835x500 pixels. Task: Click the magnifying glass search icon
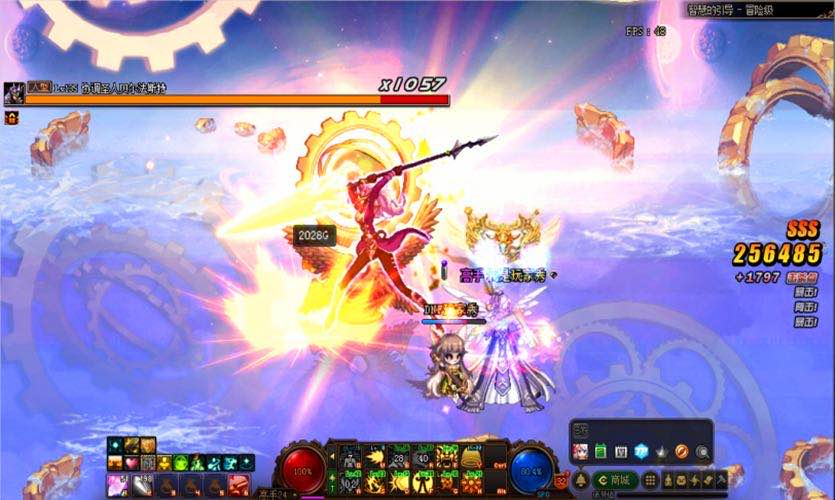pyautogui.click(x=702, y=452)
